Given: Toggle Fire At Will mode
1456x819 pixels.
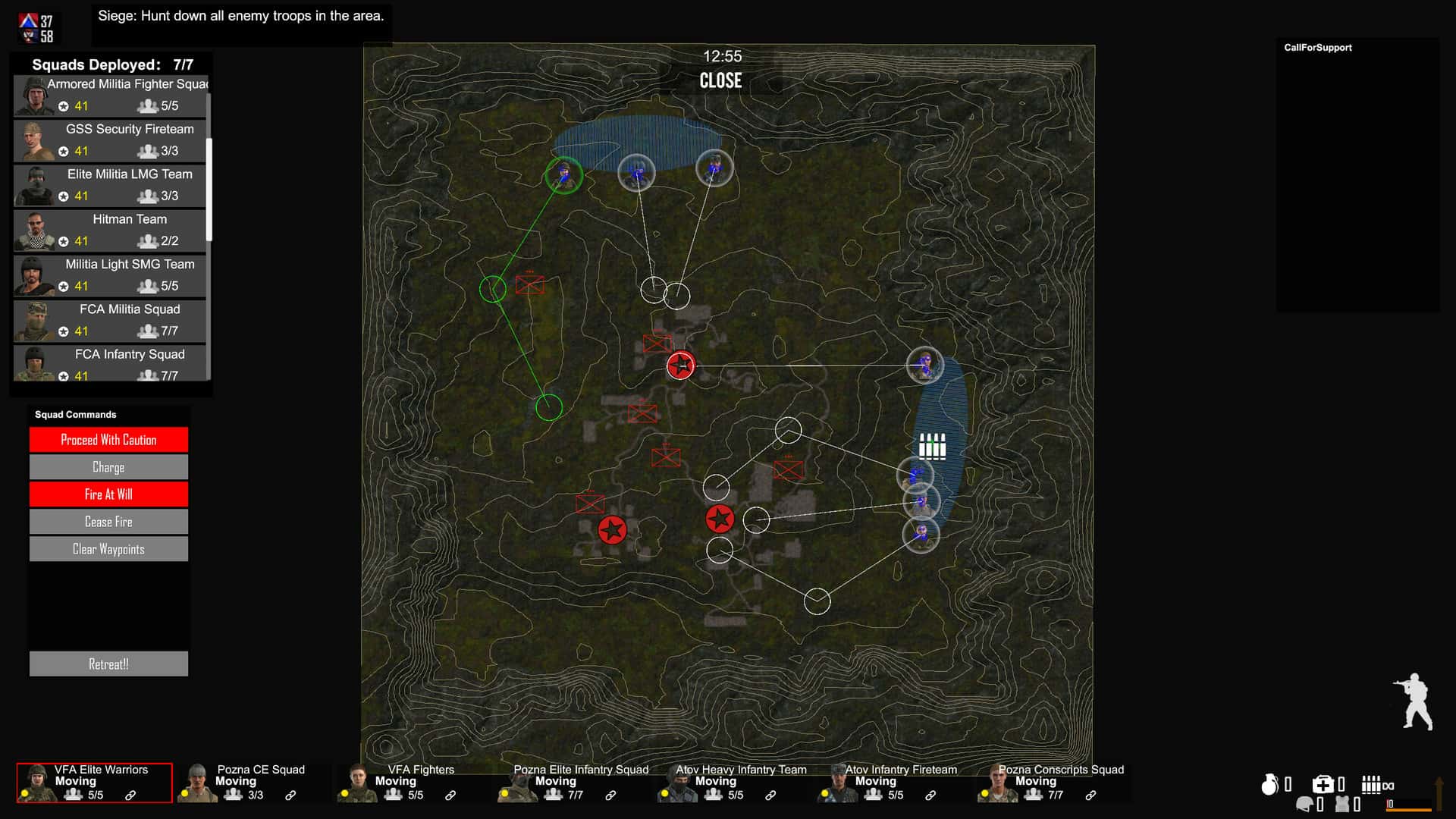Looking at the screenshot, I should (108, 494).
